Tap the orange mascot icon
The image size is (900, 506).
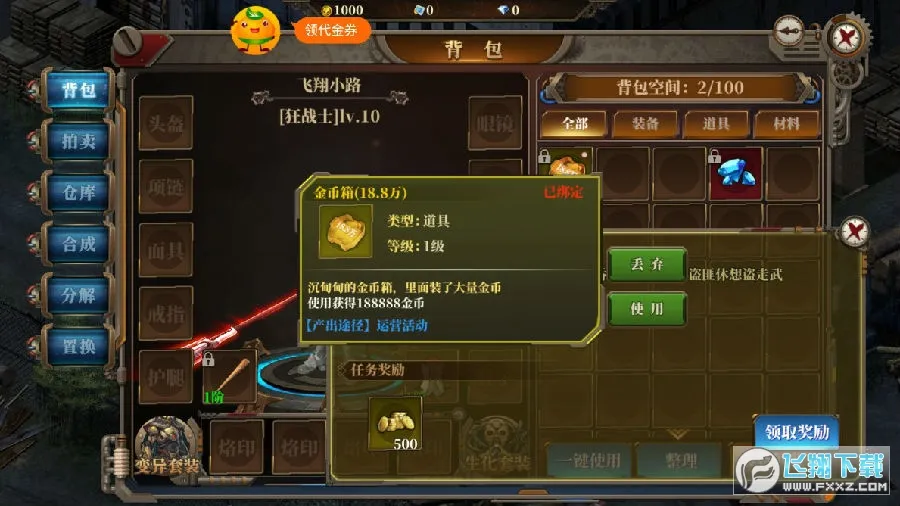pyautogui.click(x=255, y=29)
